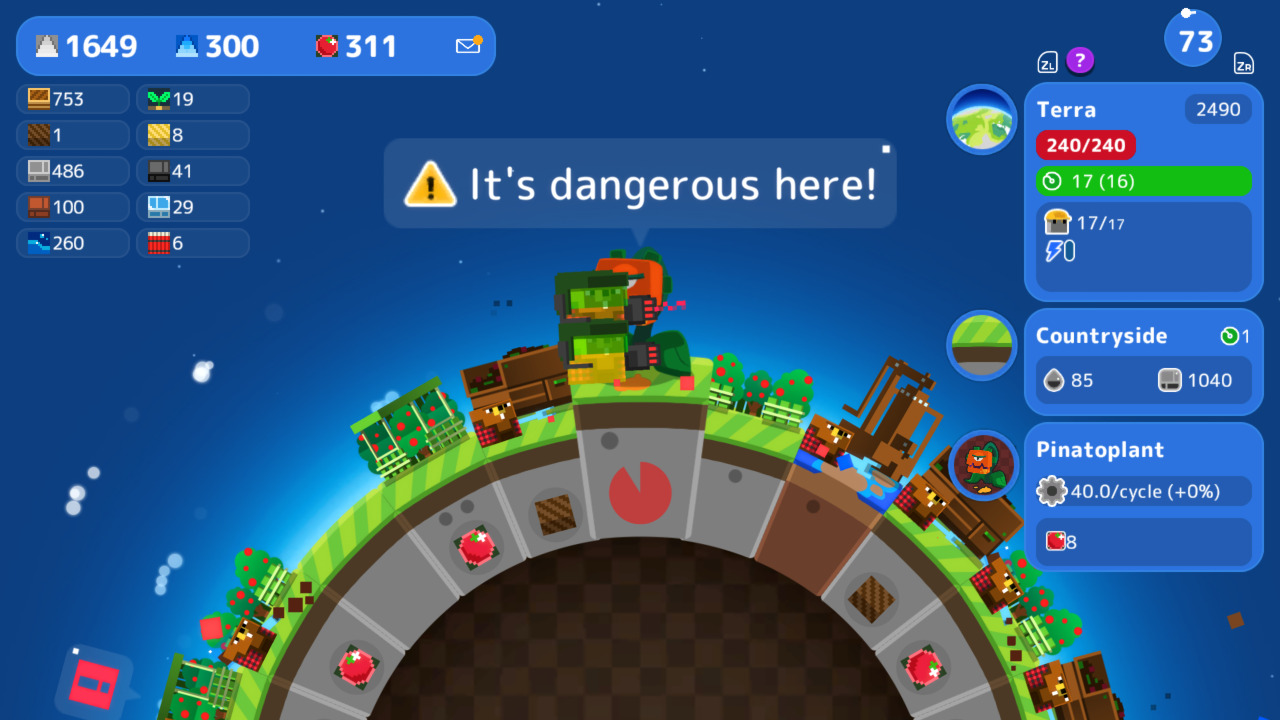Expand the Countryside resources panel
Image resolution: width=1280 pixels, height=720 pixels.
coord(1100,336)
